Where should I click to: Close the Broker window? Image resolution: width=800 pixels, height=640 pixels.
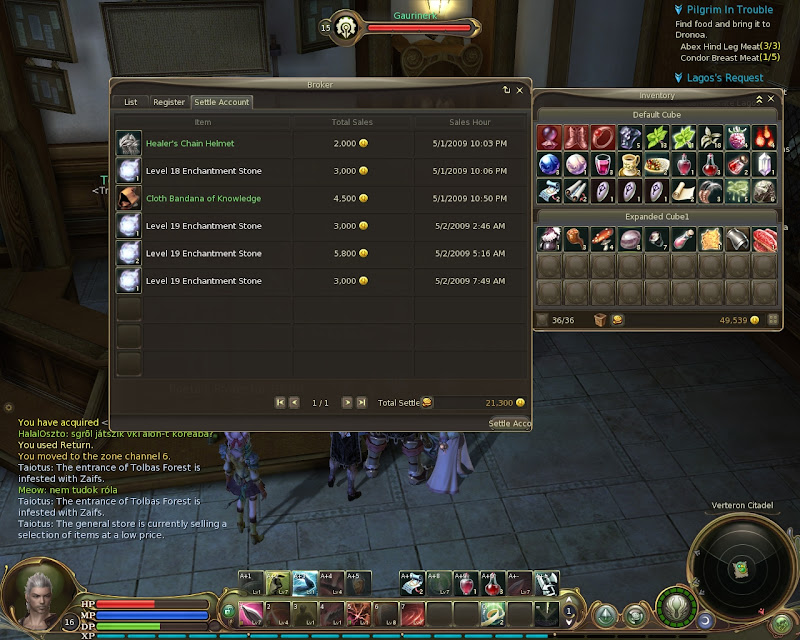[519, 90]
